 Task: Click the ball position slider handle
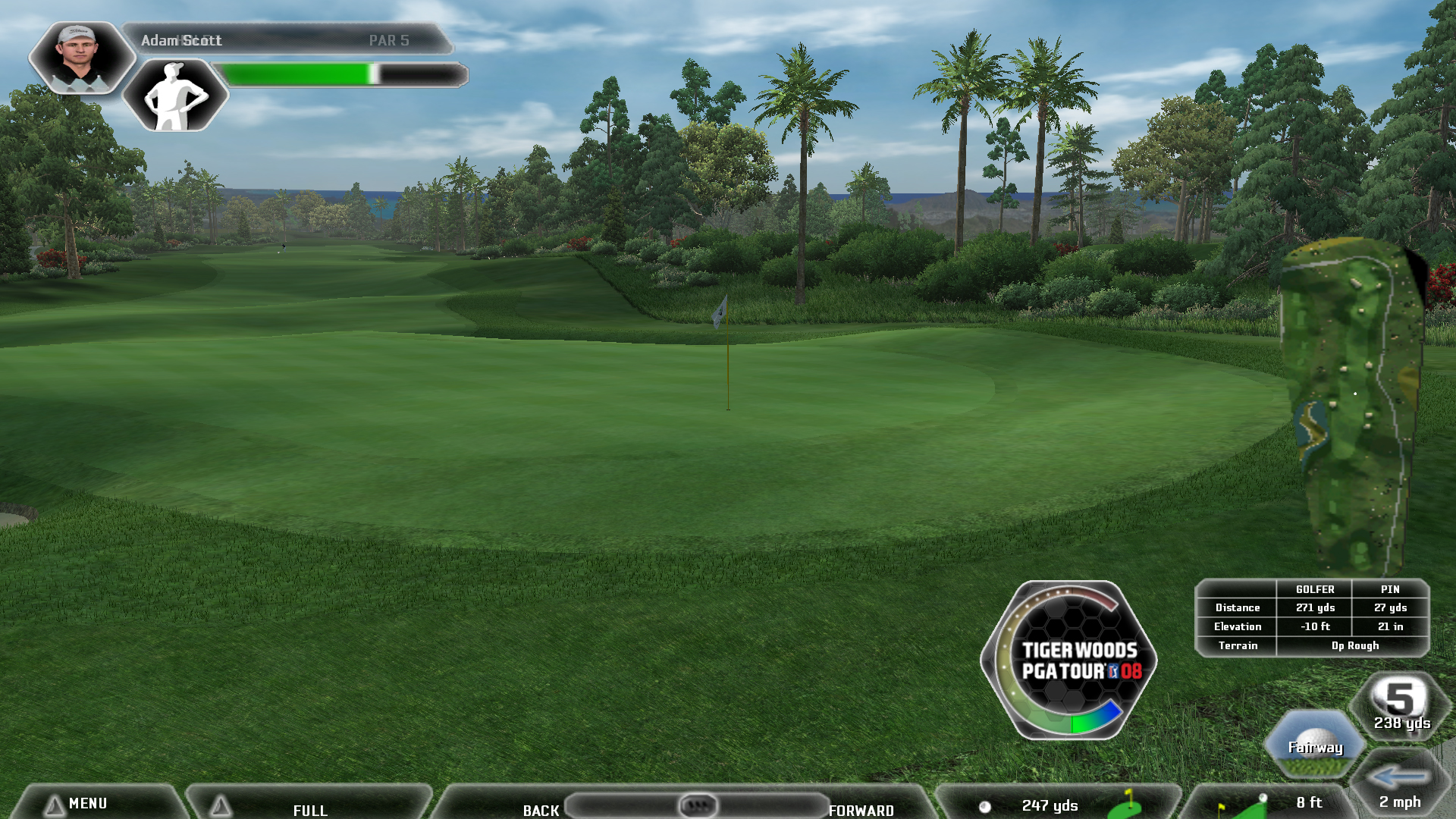tap(698, 805)
